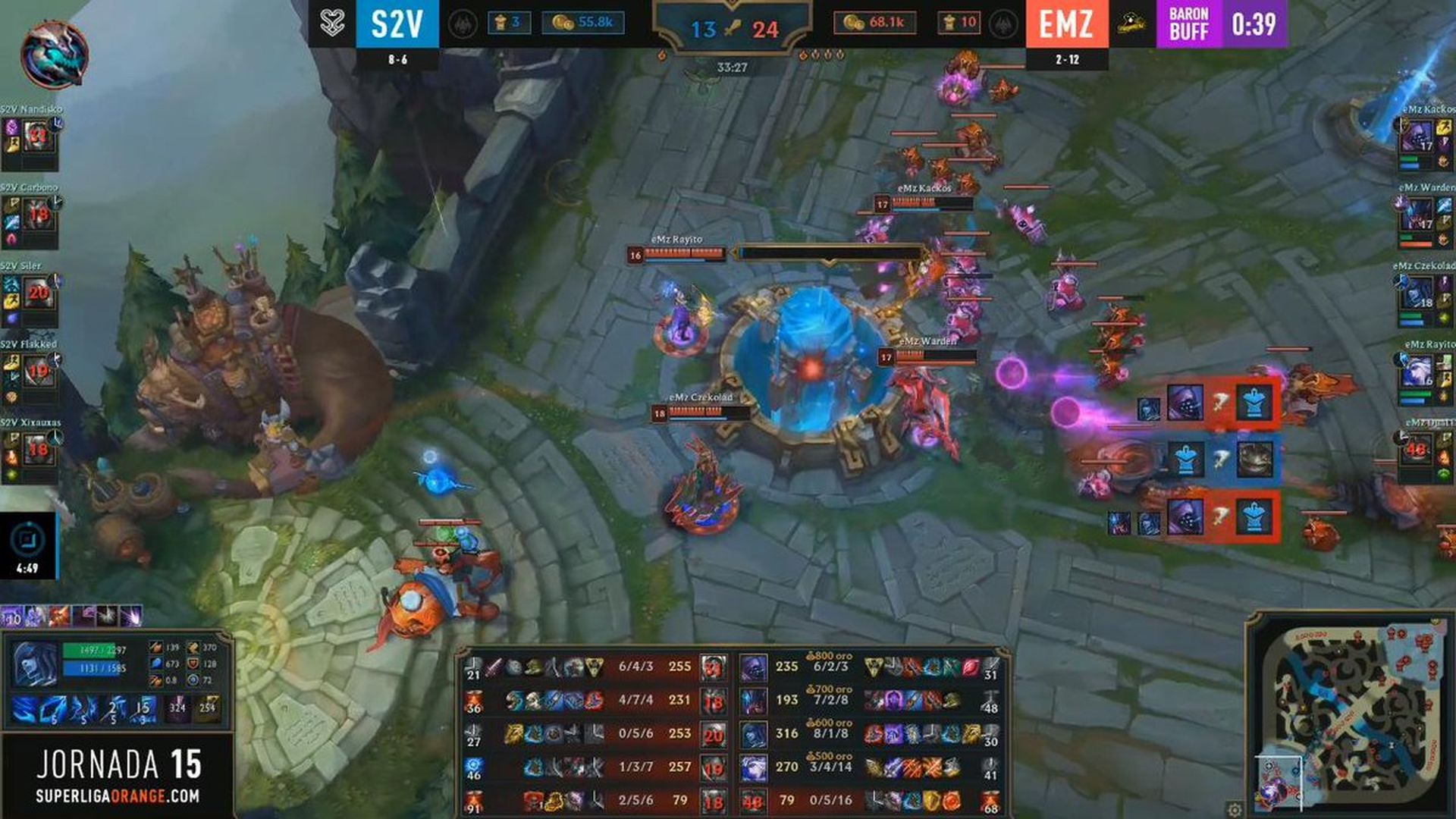Toggle visibility of eMz Warden's health bar

(x=927, y=355)
